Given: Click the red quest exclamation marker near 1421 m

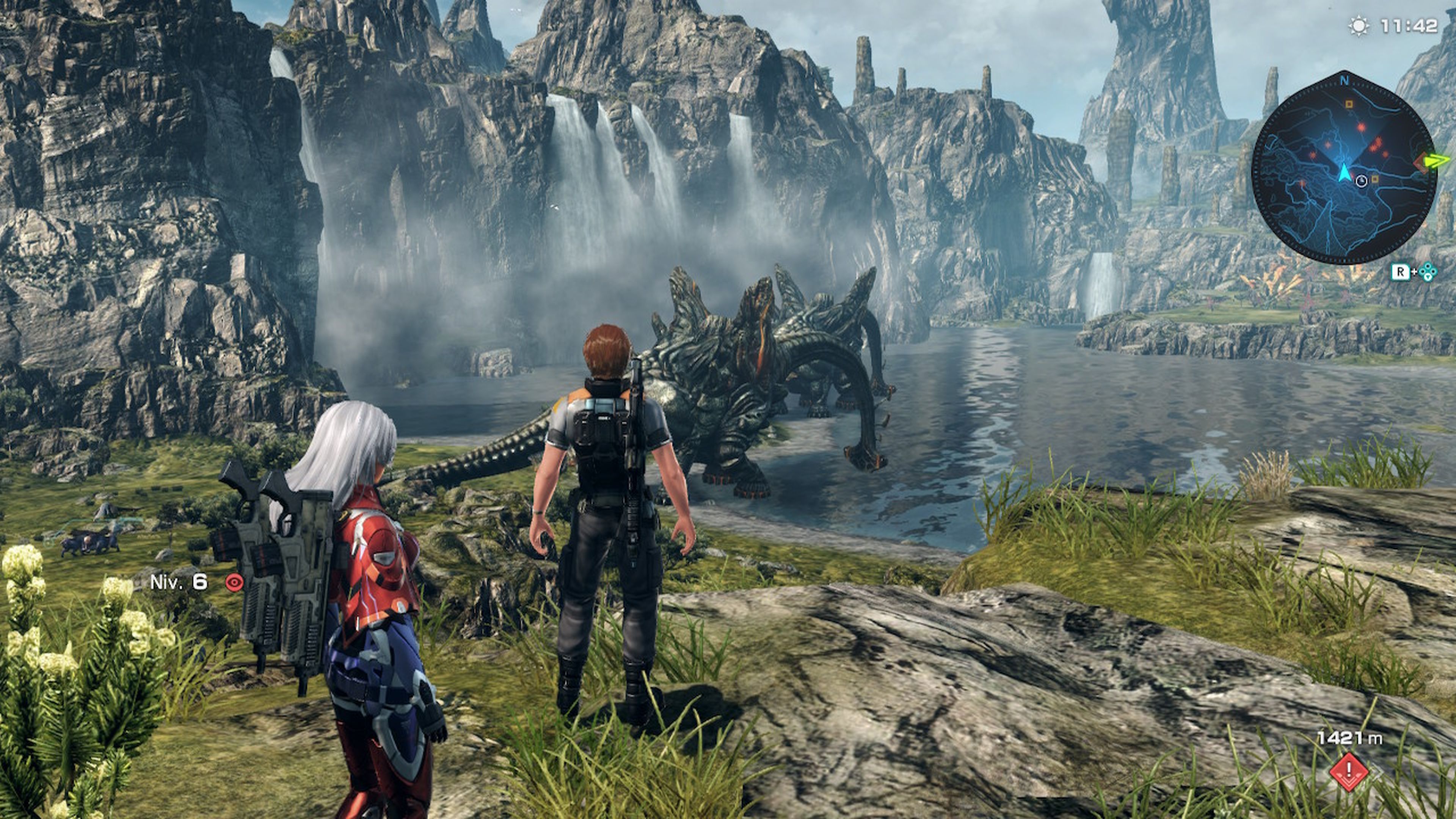Looking at the screenshot, I should pyautogui.click(x=1349, y=772).
